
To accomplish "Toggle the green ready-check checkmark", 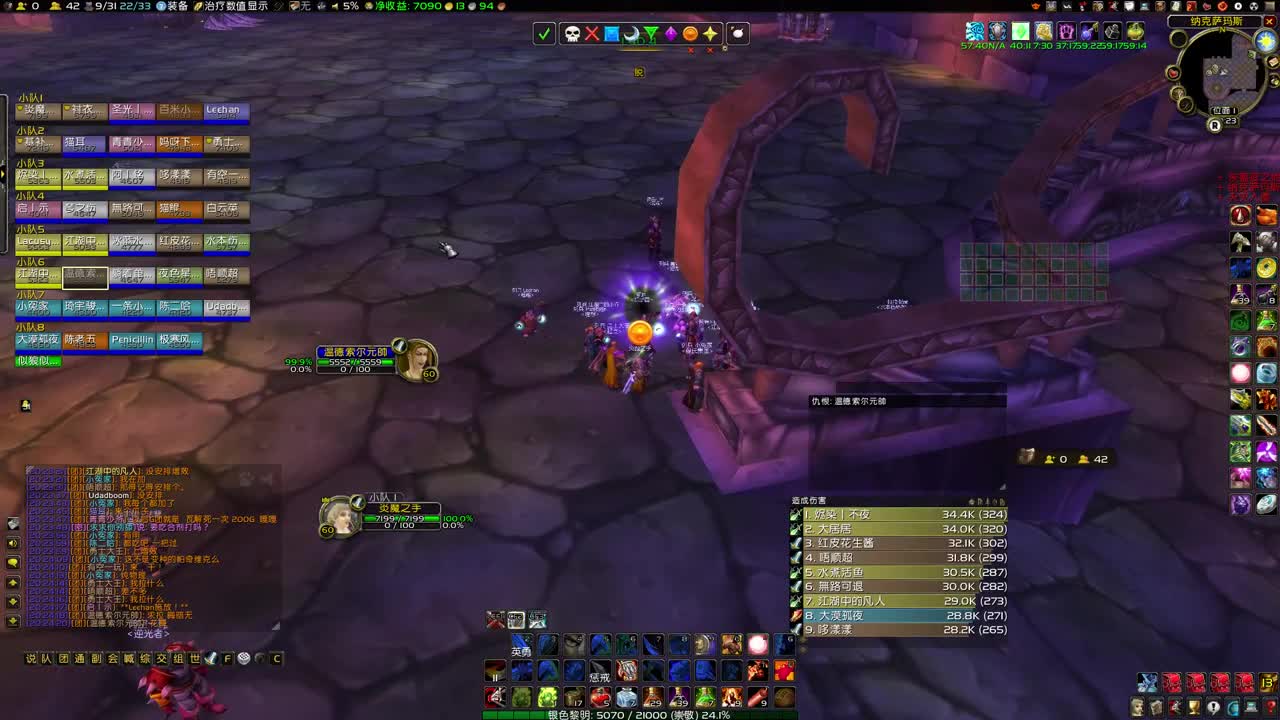I will coord(543,33).
